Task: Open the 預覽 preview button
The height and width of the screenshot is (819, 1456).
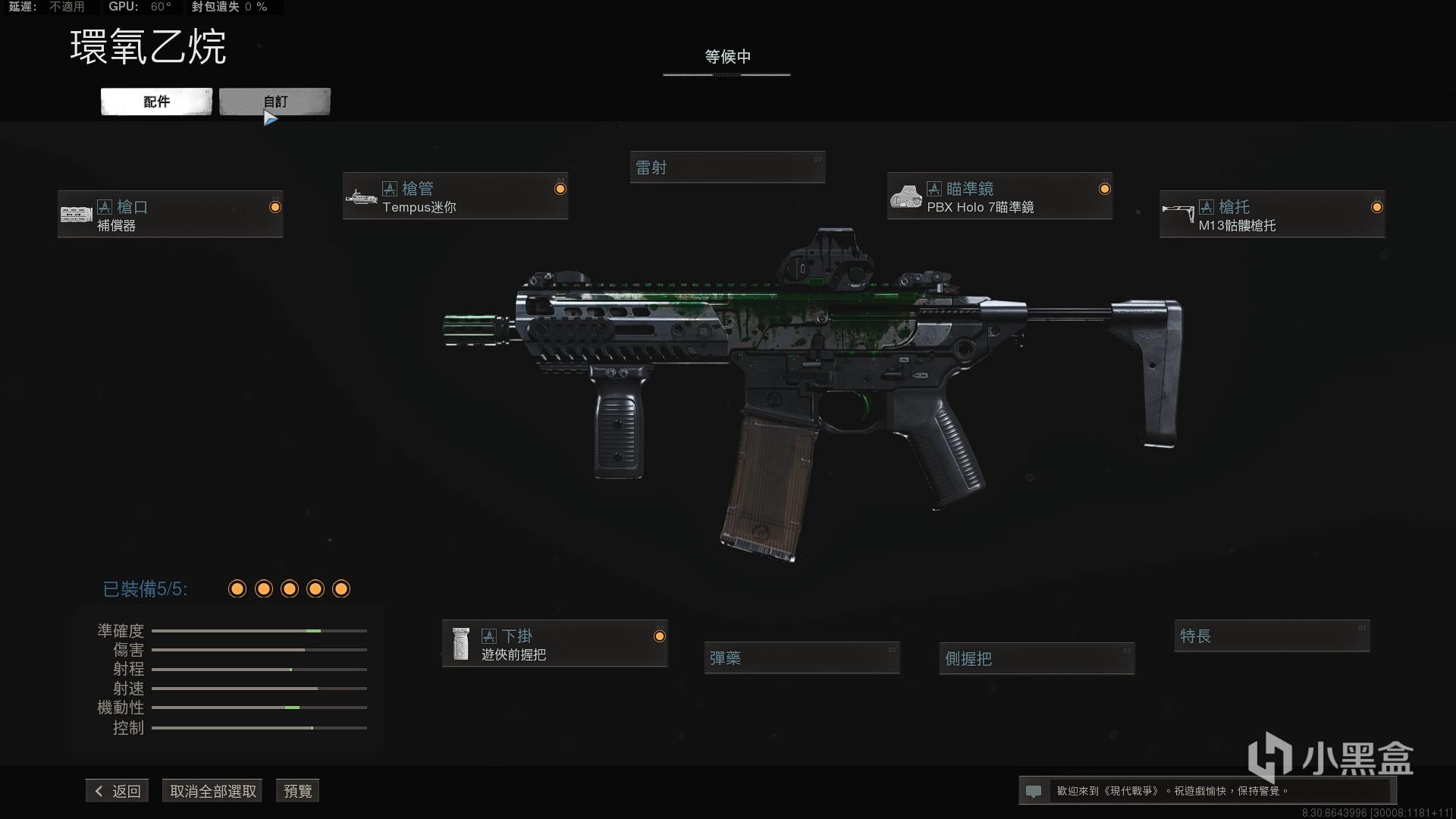Action: click(297, 791)
